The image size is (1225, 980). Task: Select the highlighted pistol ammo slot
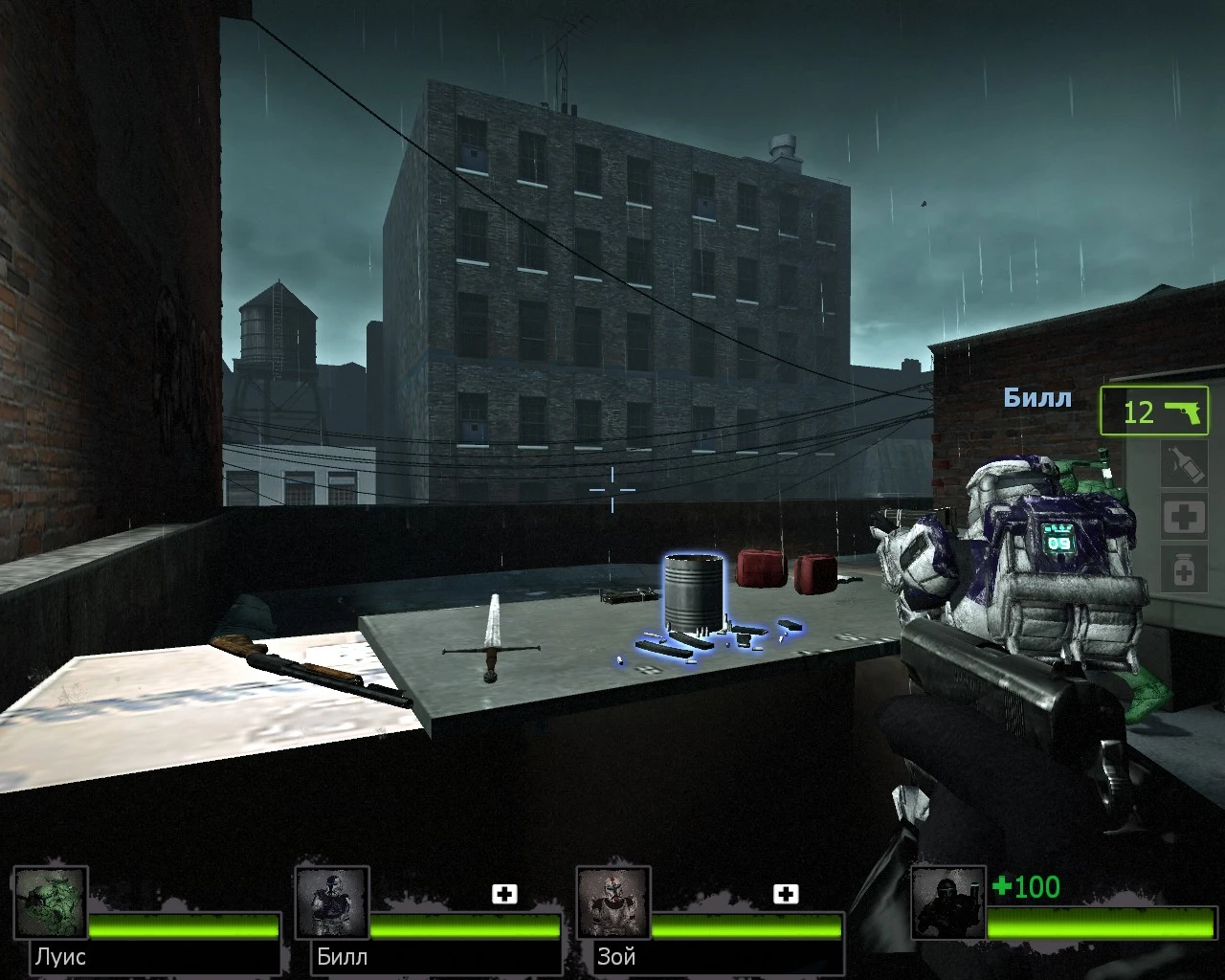pyautogui.click(x=1153, y=411)
